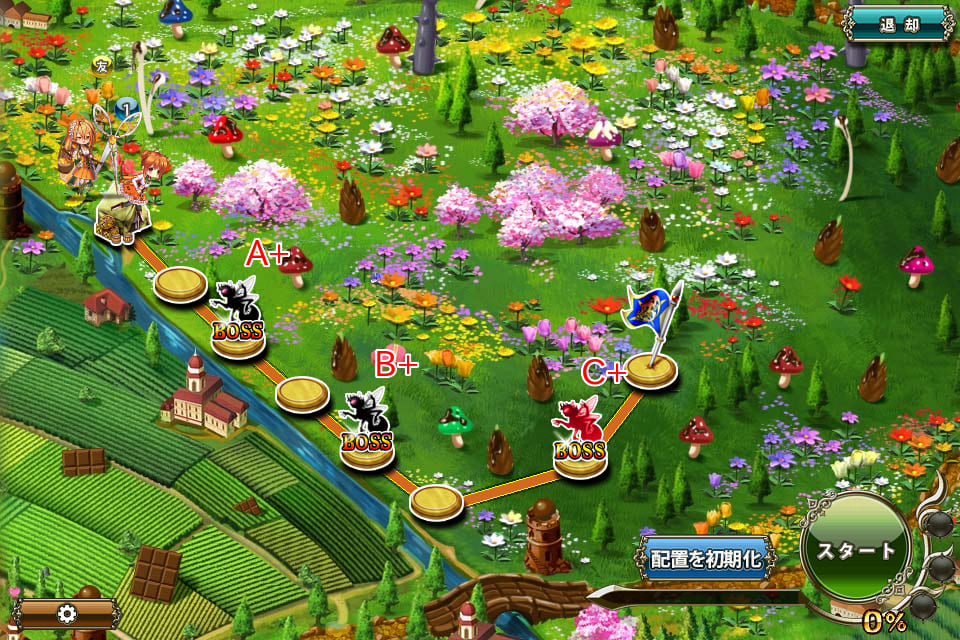The width and height of the screenshot is (960, 640).
Task: Click the 退却 retreat button
Action: coord(897,23)
